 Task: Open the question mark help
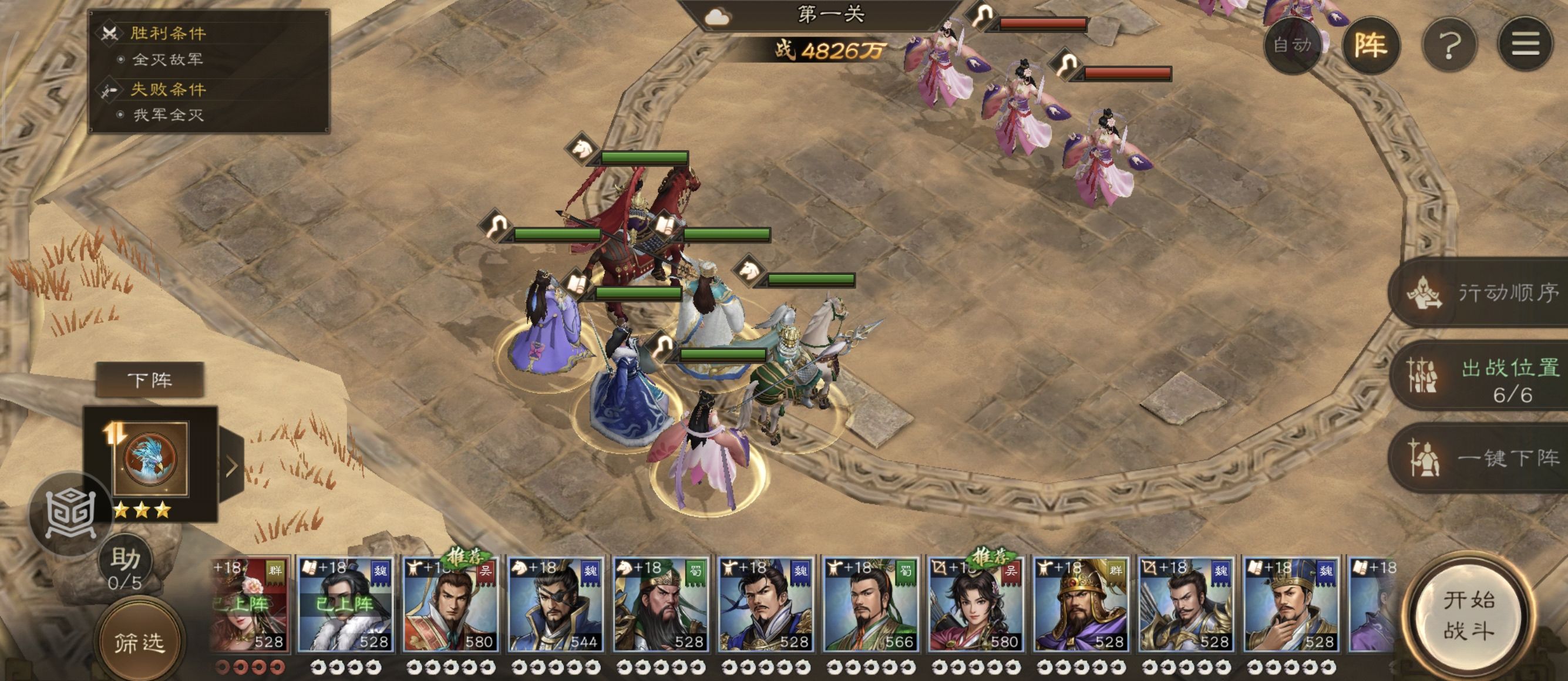pos(1449,45)
